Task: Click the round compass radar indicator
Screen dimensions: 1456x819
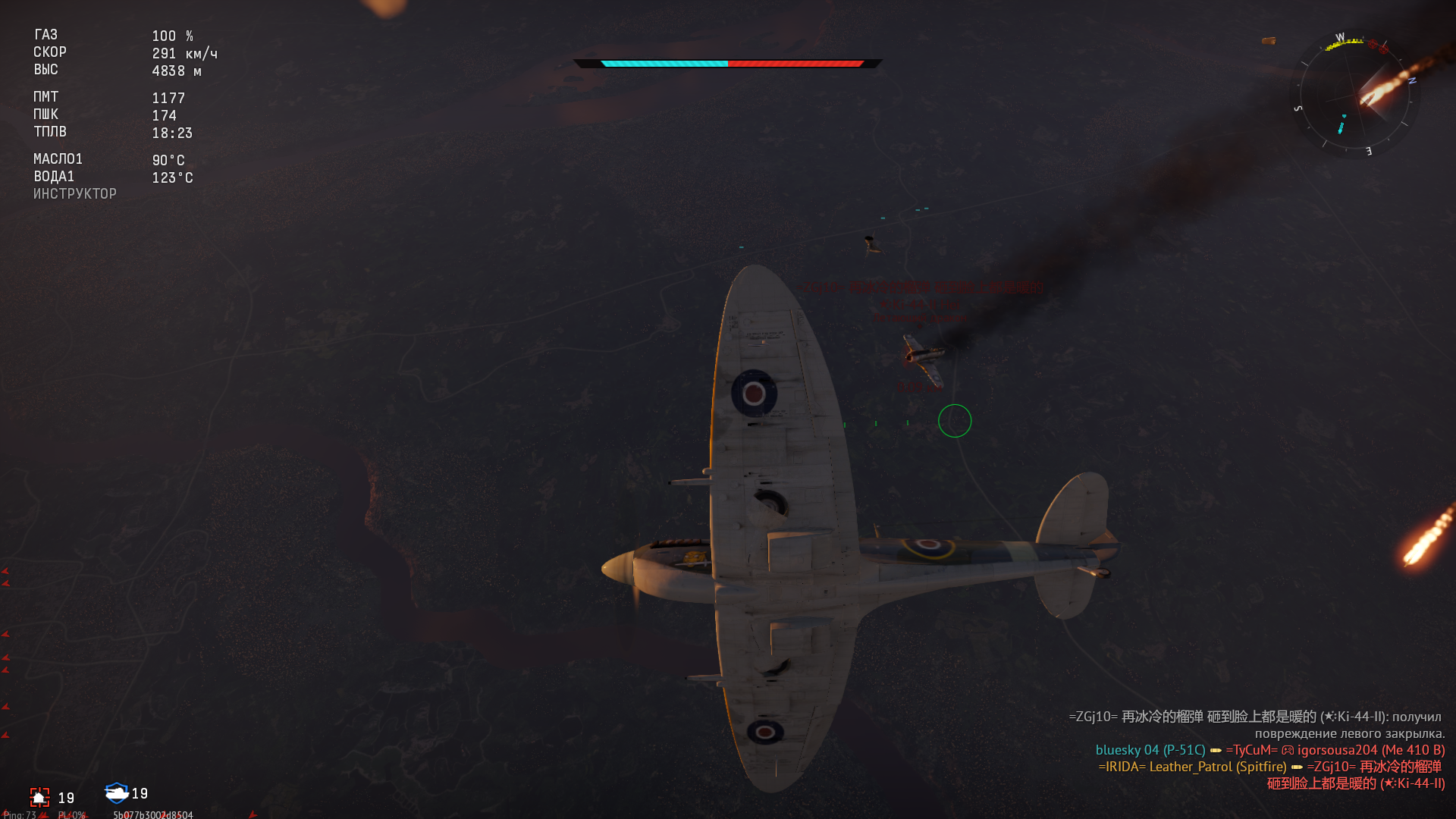Action: click(1354, 96)
